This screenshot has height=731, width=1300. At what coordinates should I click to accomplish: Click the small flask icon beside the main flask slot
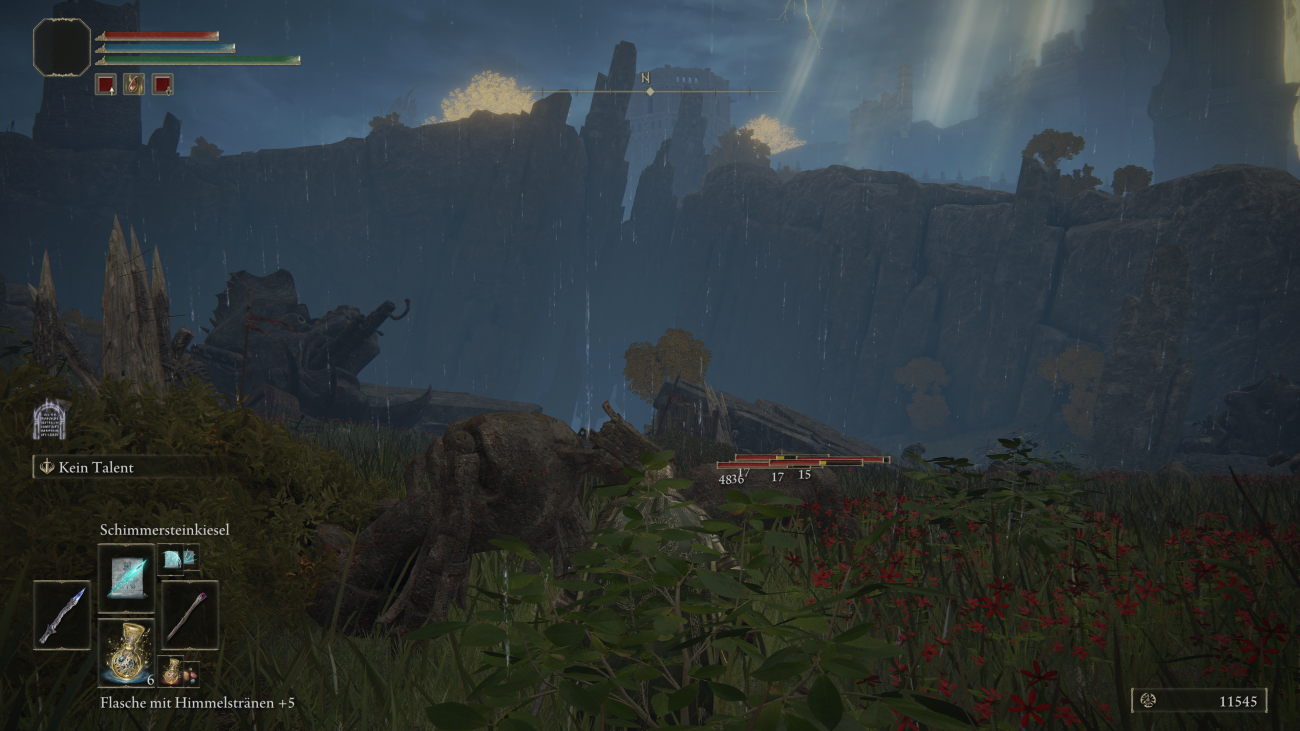172,671
